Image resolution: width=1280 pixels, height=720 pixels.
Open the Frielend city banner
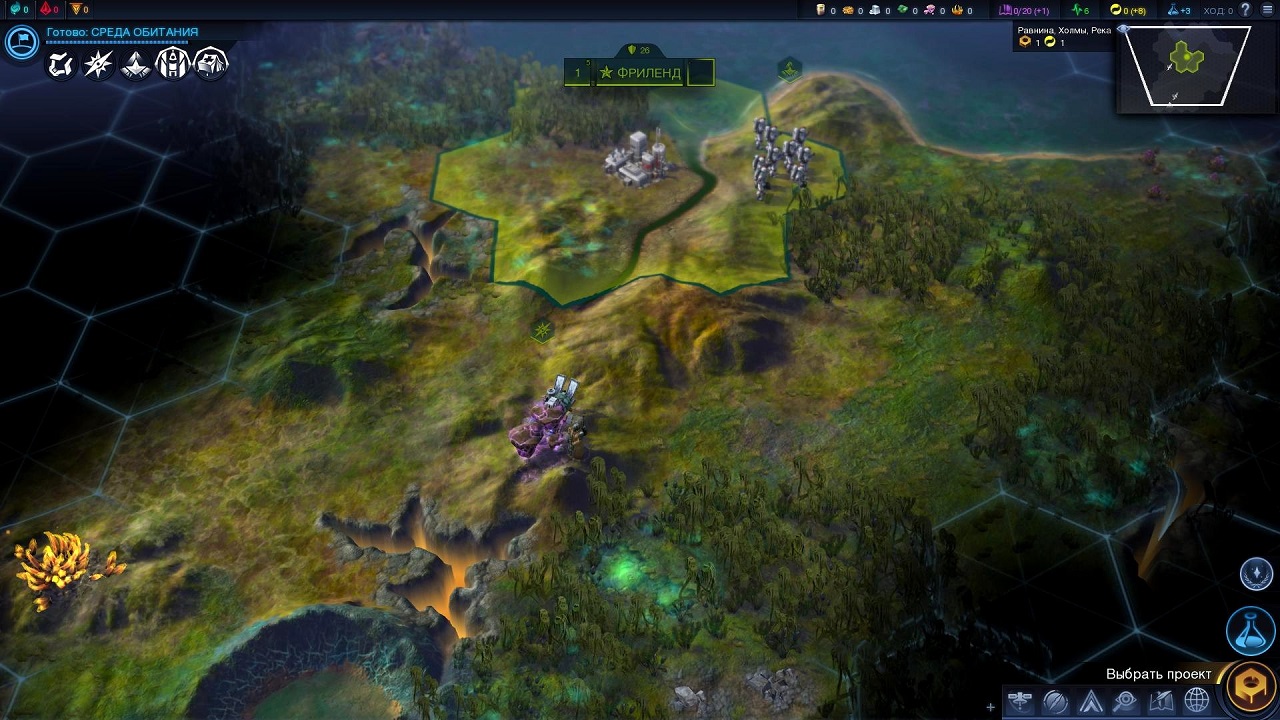click(x=640, y=73)
